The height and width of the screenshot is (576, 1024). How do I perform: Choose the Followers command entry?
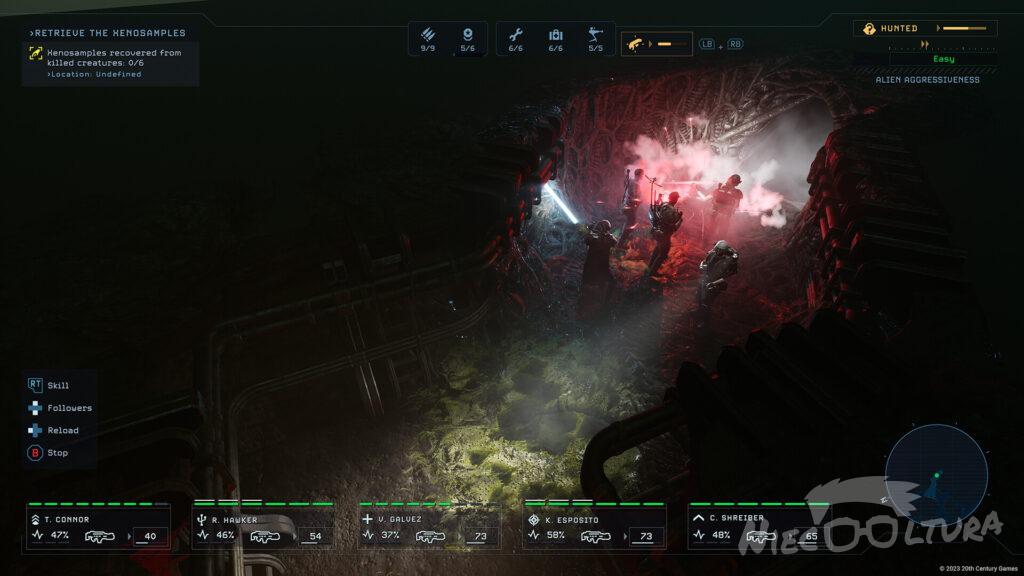click(x=60, y=408)
